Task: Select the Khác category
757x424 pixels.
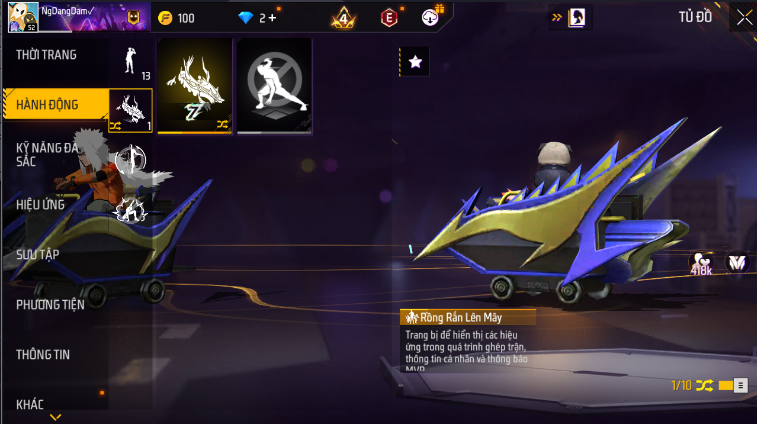Action: [x=30, y=403]
